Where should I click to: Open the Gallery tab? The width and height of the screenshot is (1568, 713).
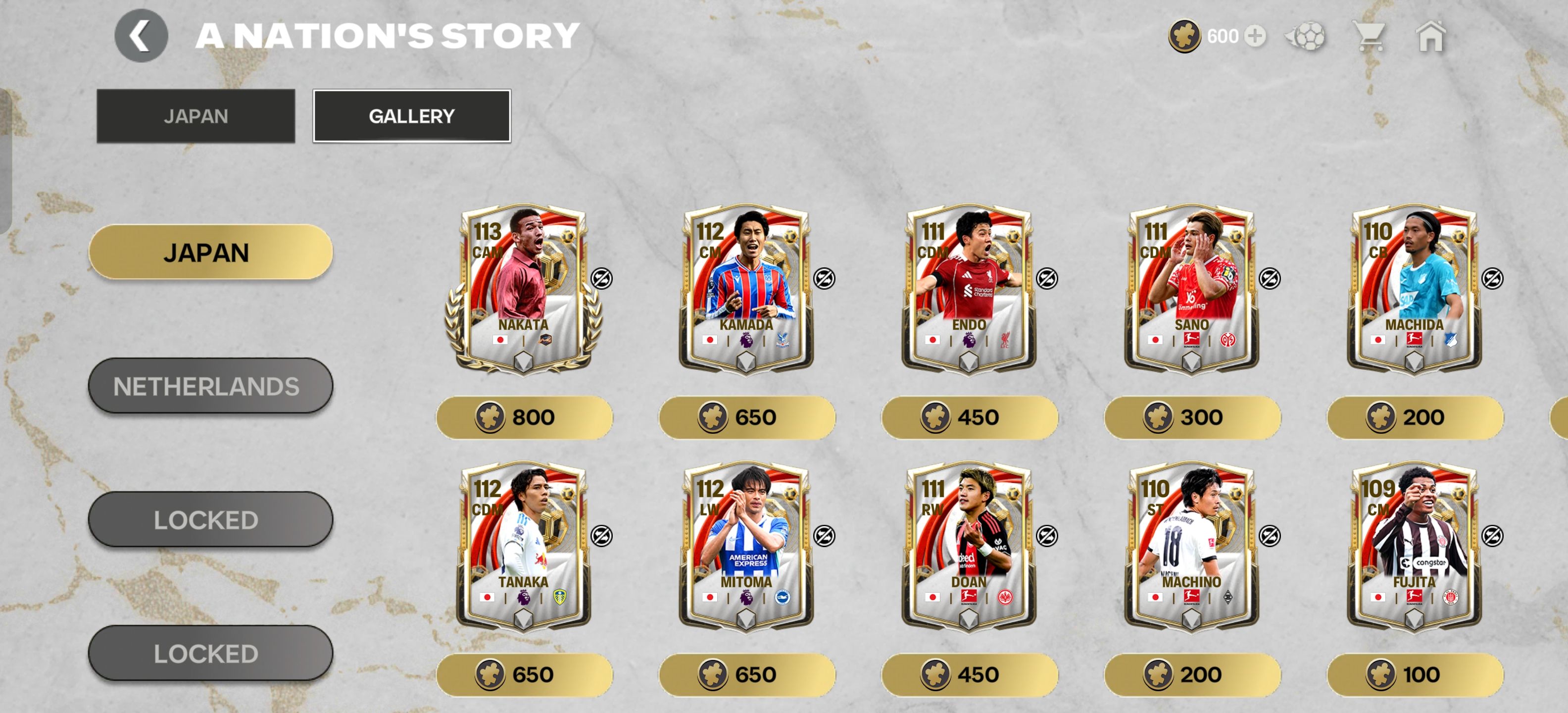pyautogui.click(x=411, y=116)
